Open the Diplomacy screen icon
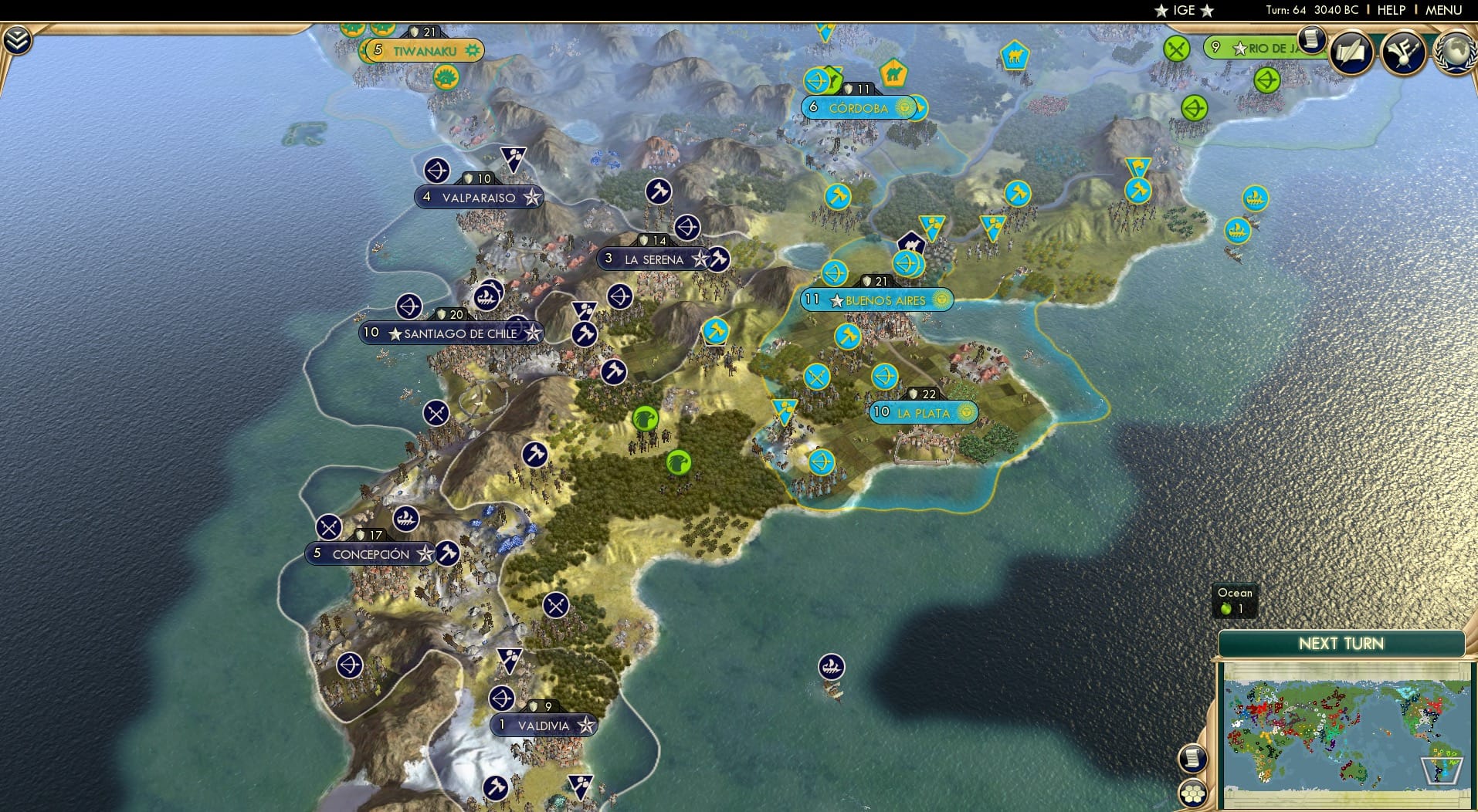The width and height of the screenshot is (1478, 812). pos(1402,52)
